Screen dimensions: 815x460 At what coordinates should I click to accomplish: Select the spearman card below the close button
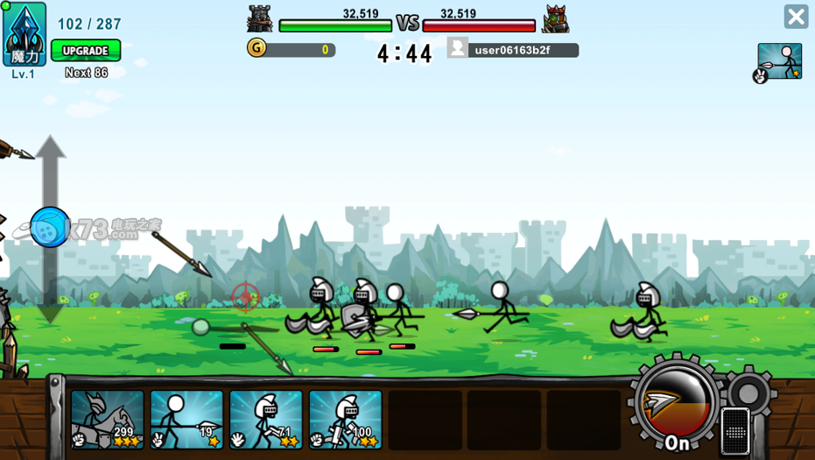779,62
